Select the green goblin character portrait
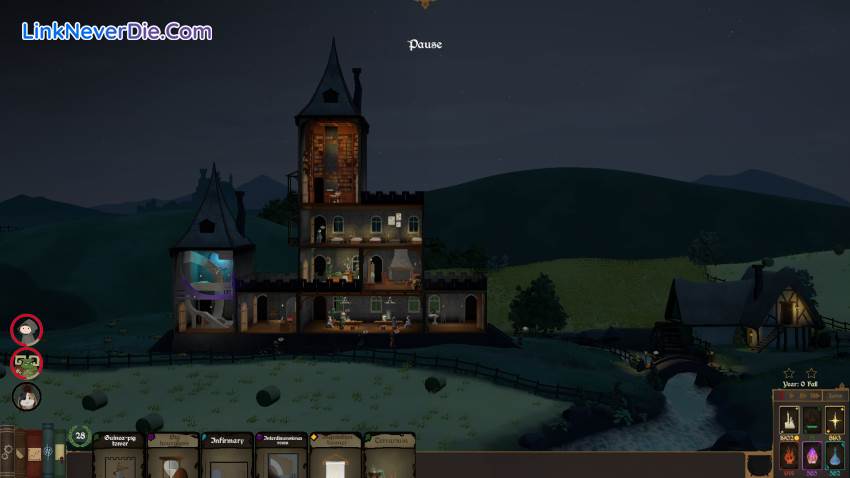 click(x=27, y=363)
